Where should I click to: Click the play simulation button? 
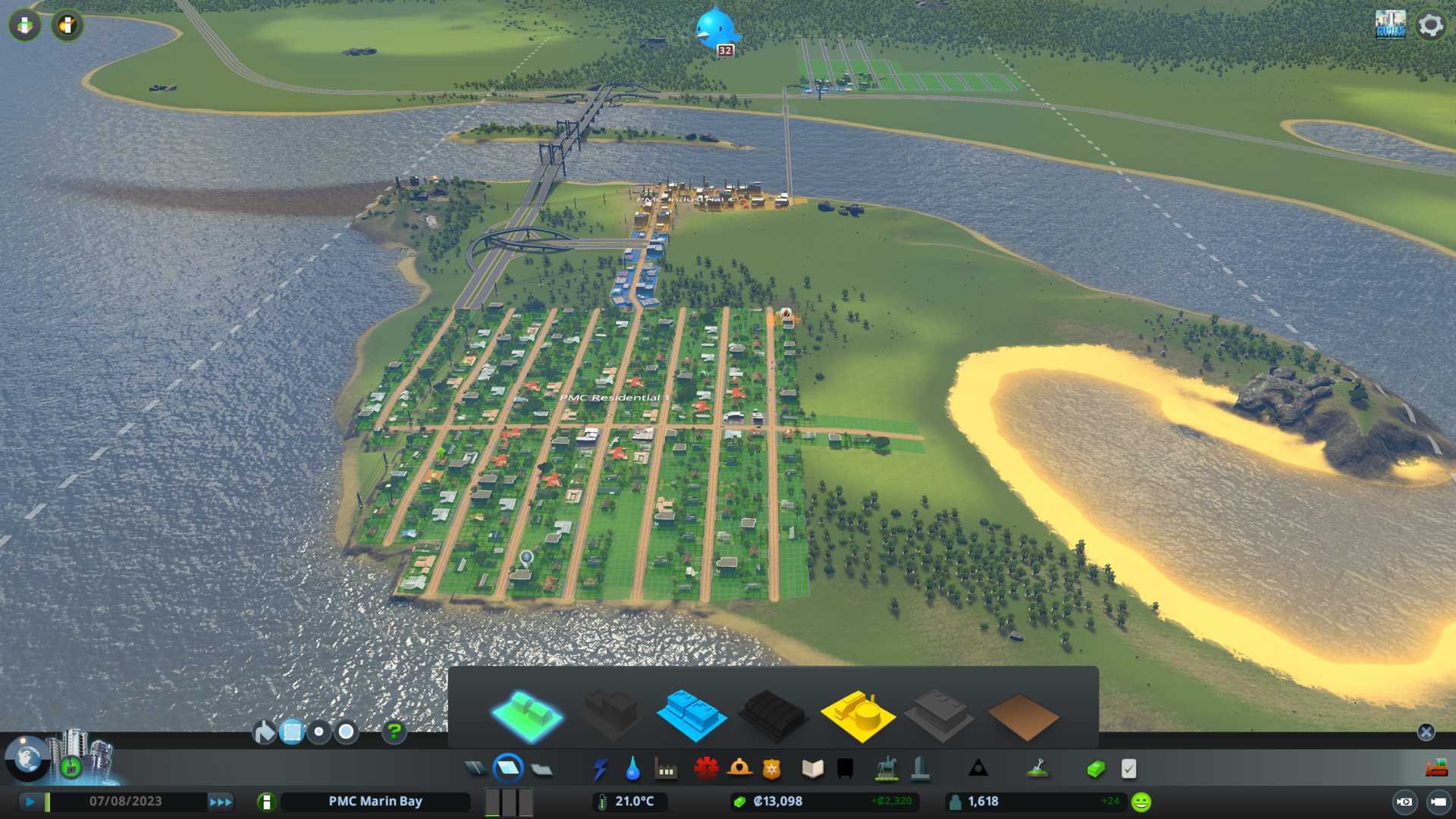30,802
